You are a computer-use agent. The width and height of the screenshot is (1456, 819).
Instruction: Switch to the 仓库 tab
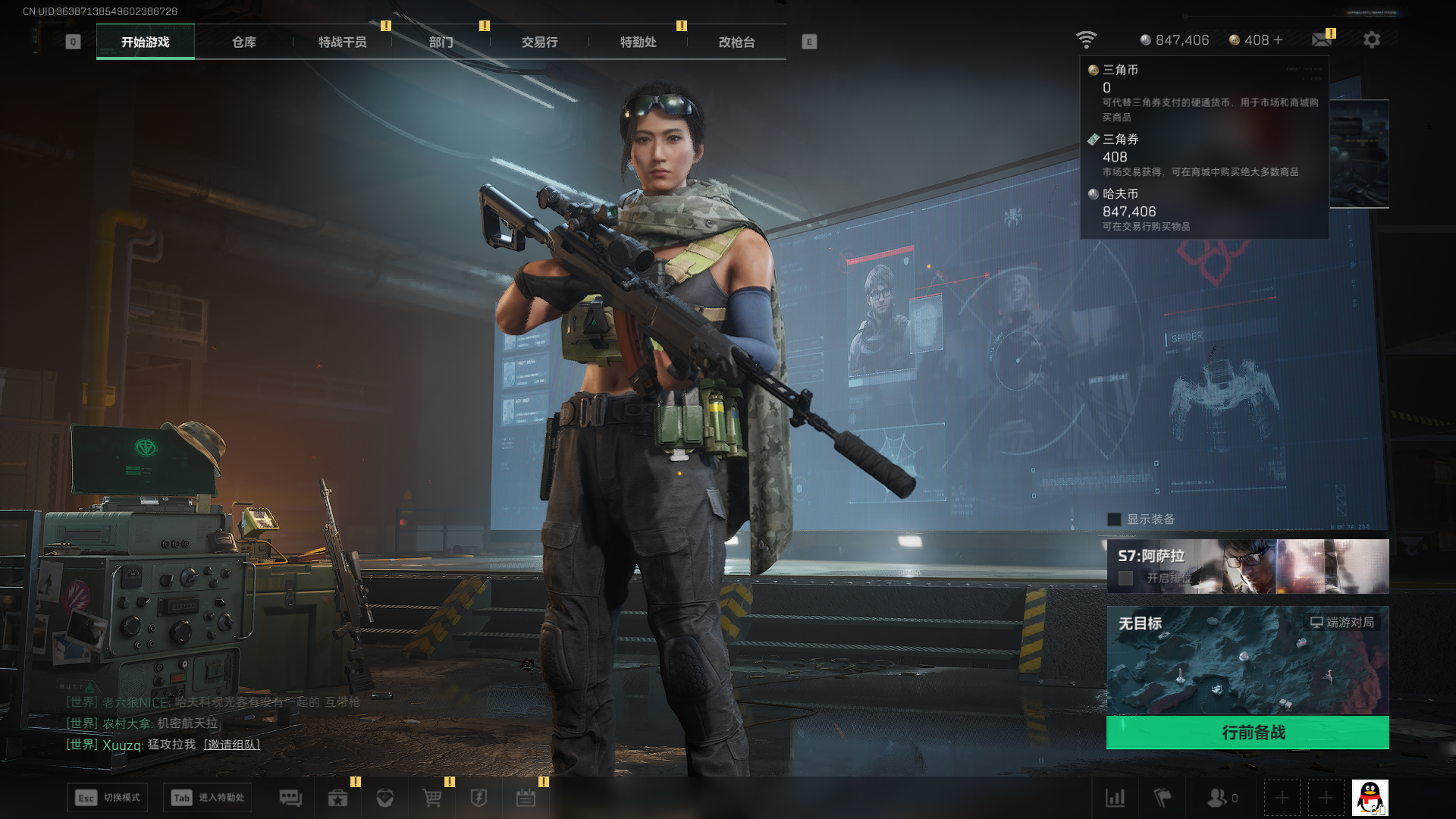(243, 42)
